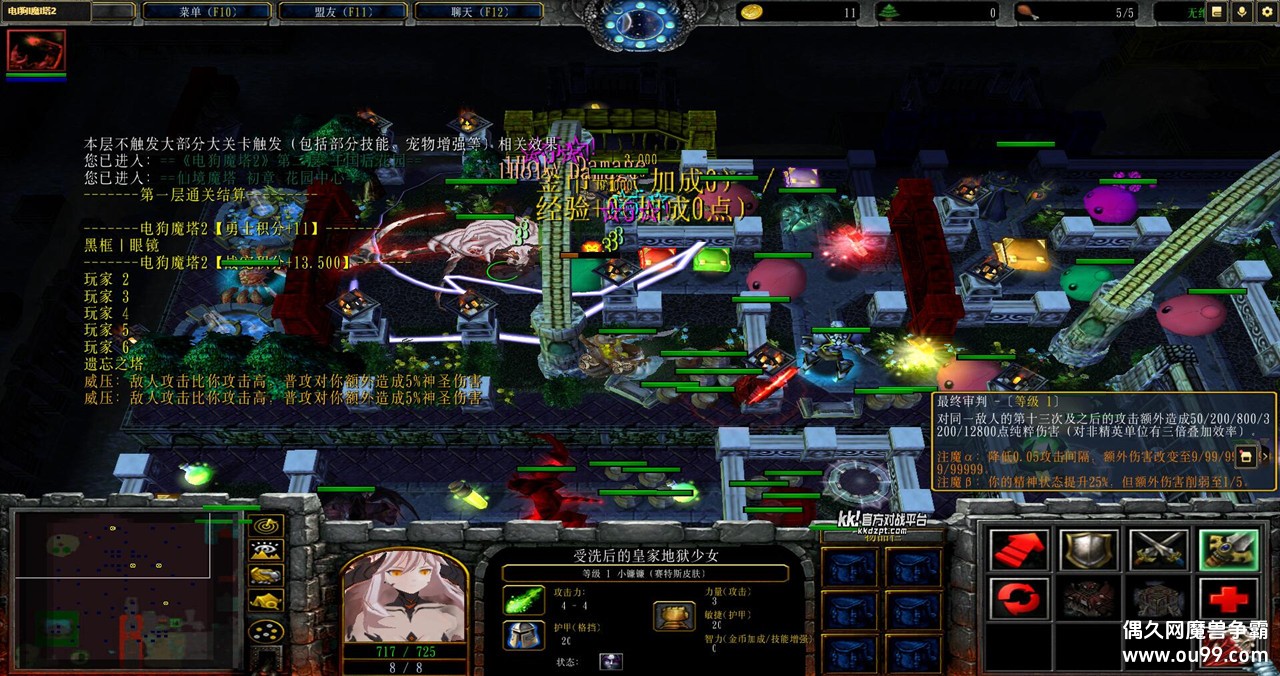Click the microphone overlay button
The image size is (1280, 676).
[x=1242, y=12]
